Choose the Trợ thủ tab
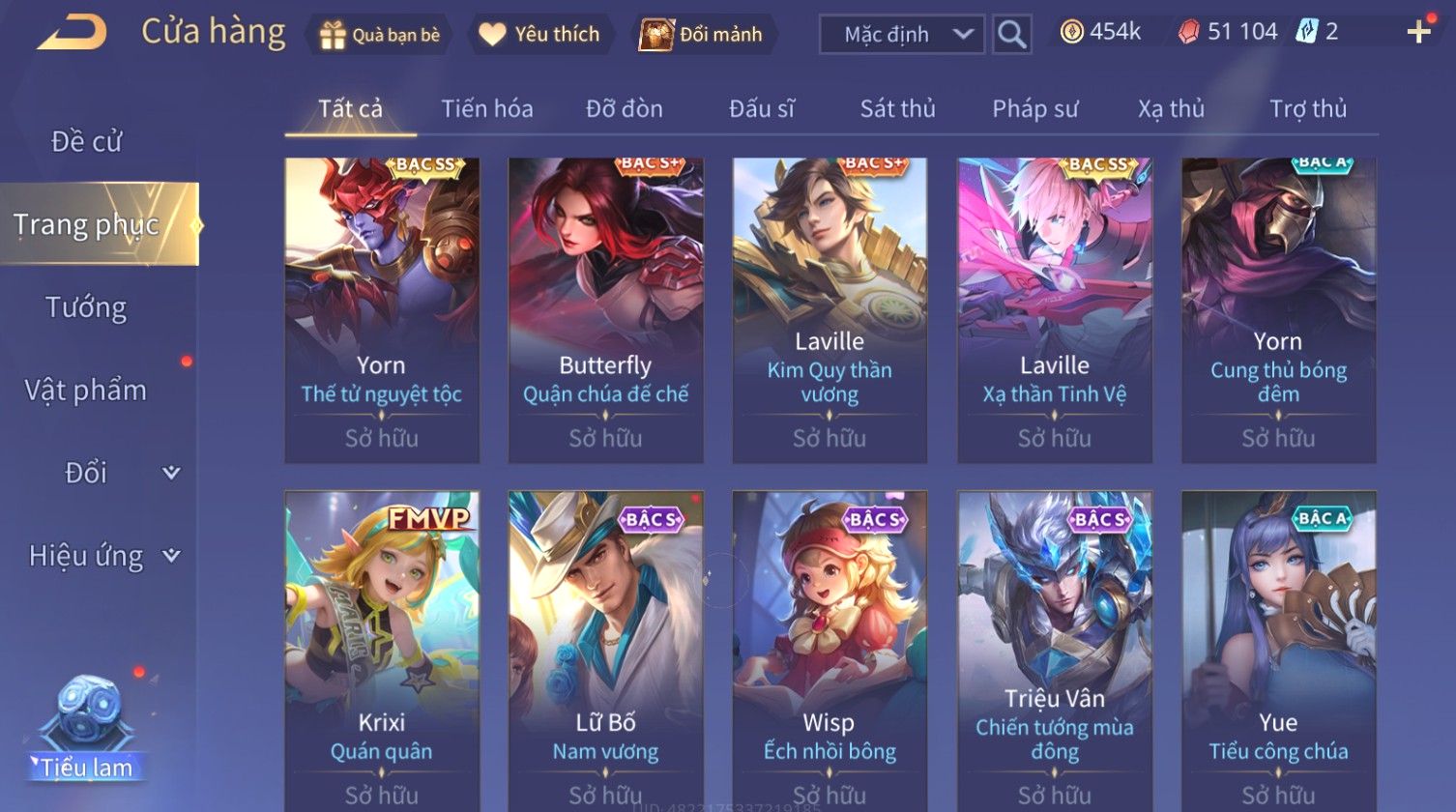1456x812 pixels. click(1307, 109)
